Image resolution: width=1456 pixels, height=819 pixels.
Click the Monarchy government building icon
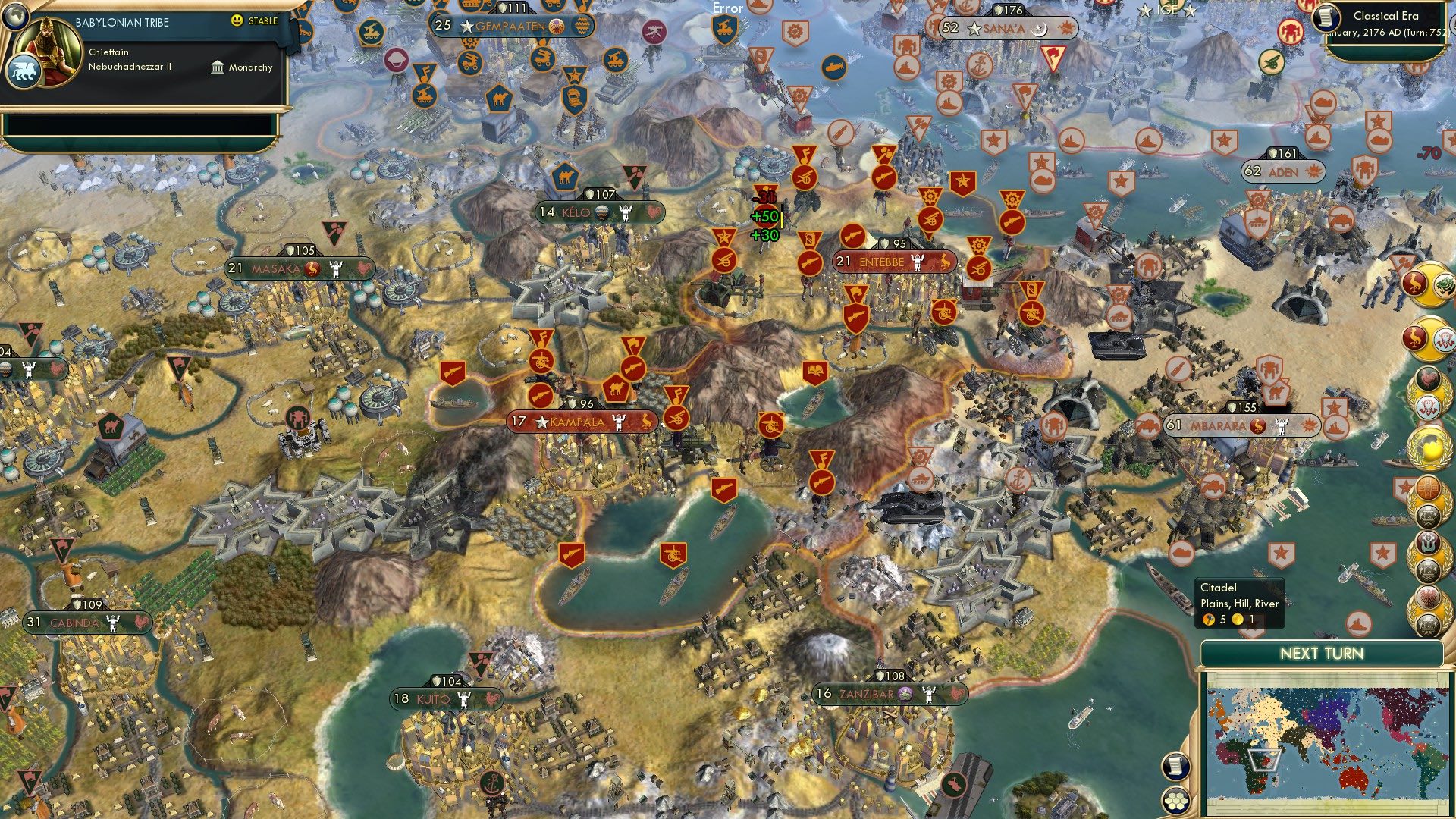click(218, 67)
